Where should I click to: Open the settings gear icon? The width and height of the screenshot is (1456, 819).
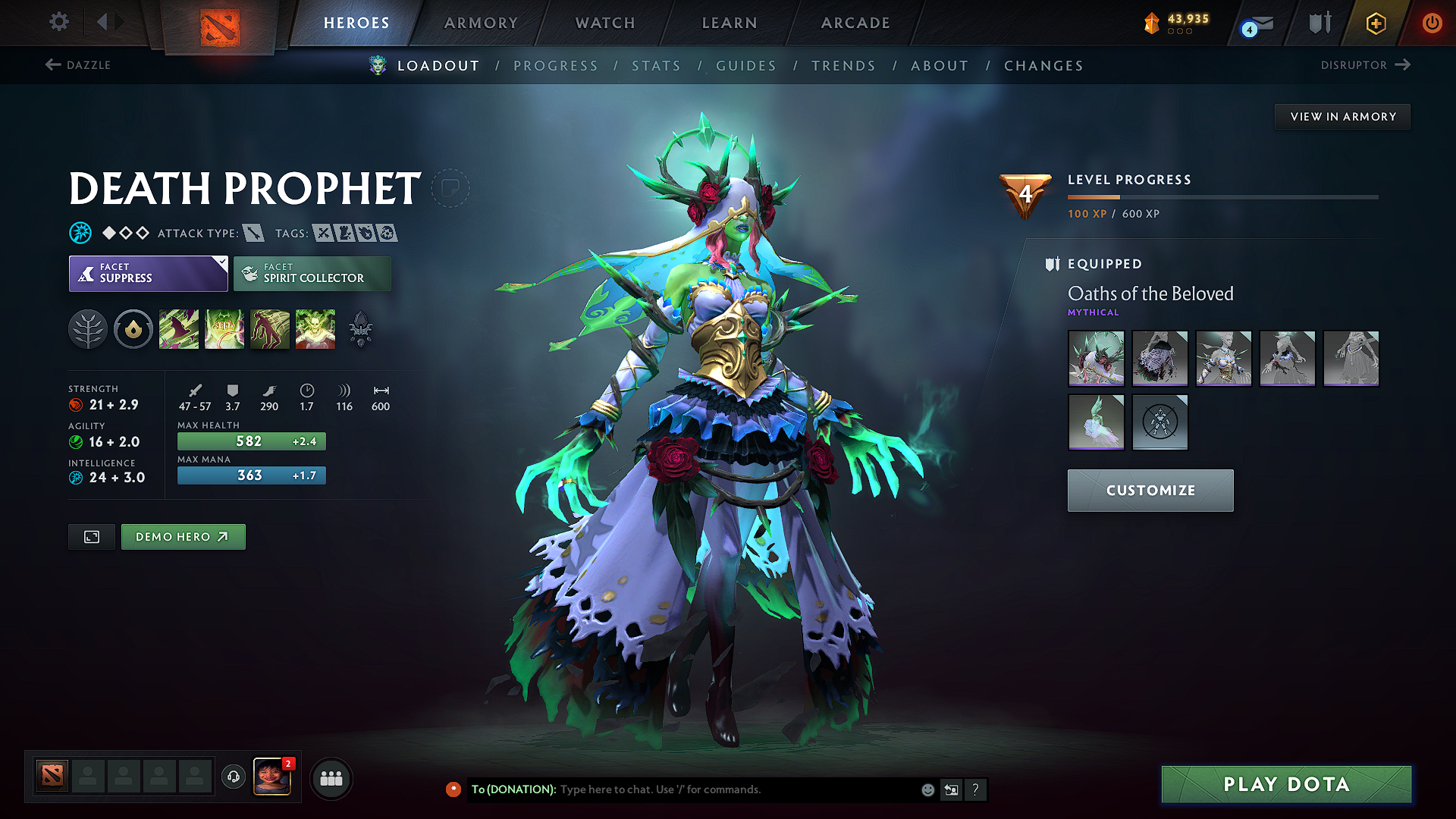tap(58, 22)
